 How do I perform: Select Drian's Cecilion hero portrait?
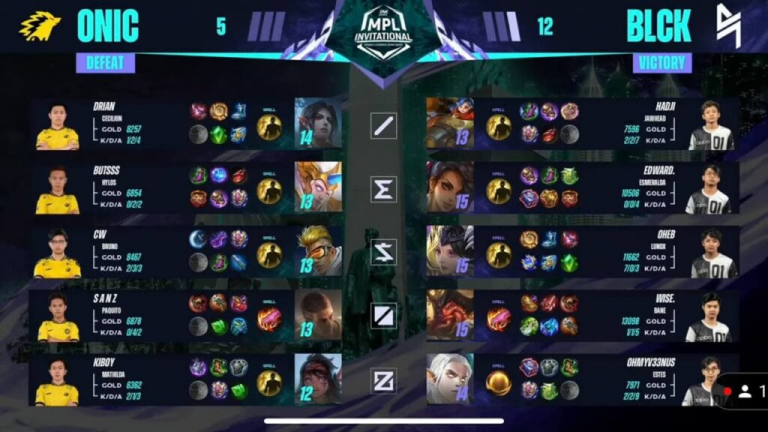(317, 123)
